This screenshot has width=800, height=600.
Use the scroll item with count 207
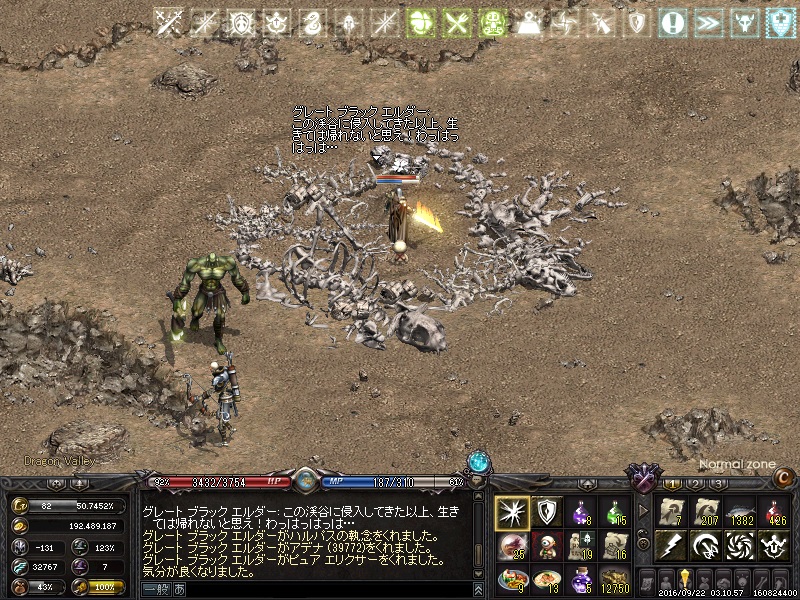[x=705, y=512]
